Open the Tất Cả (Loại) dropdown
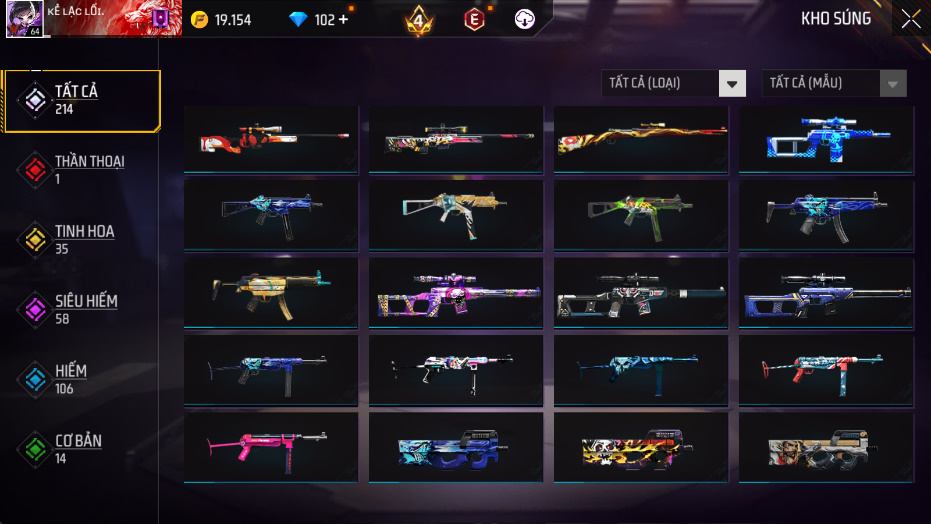 673,83
